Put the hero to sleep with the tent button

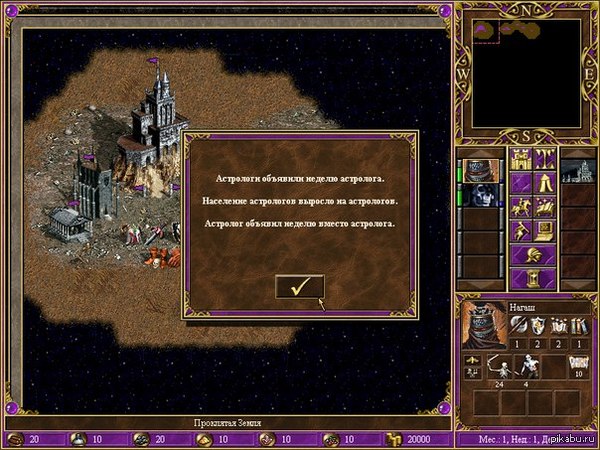point(545,182)
